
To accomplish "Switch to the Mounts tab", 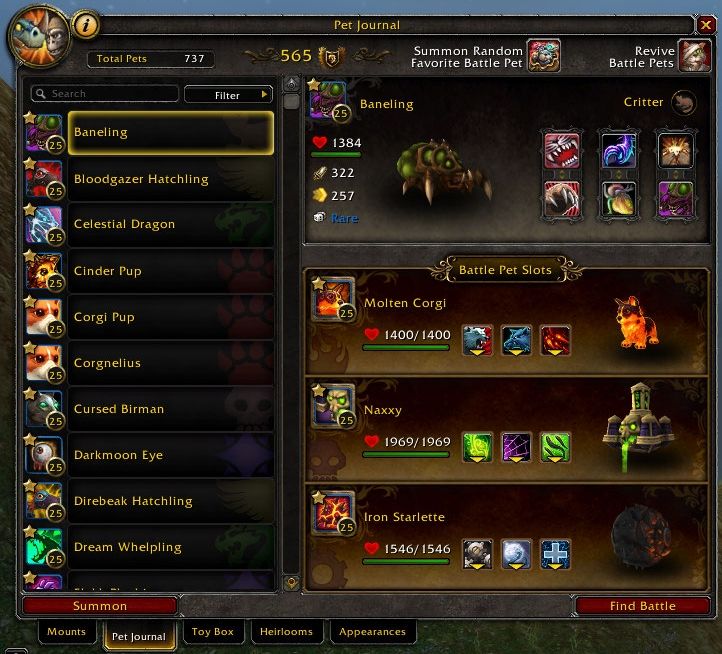I will (67, 632).
